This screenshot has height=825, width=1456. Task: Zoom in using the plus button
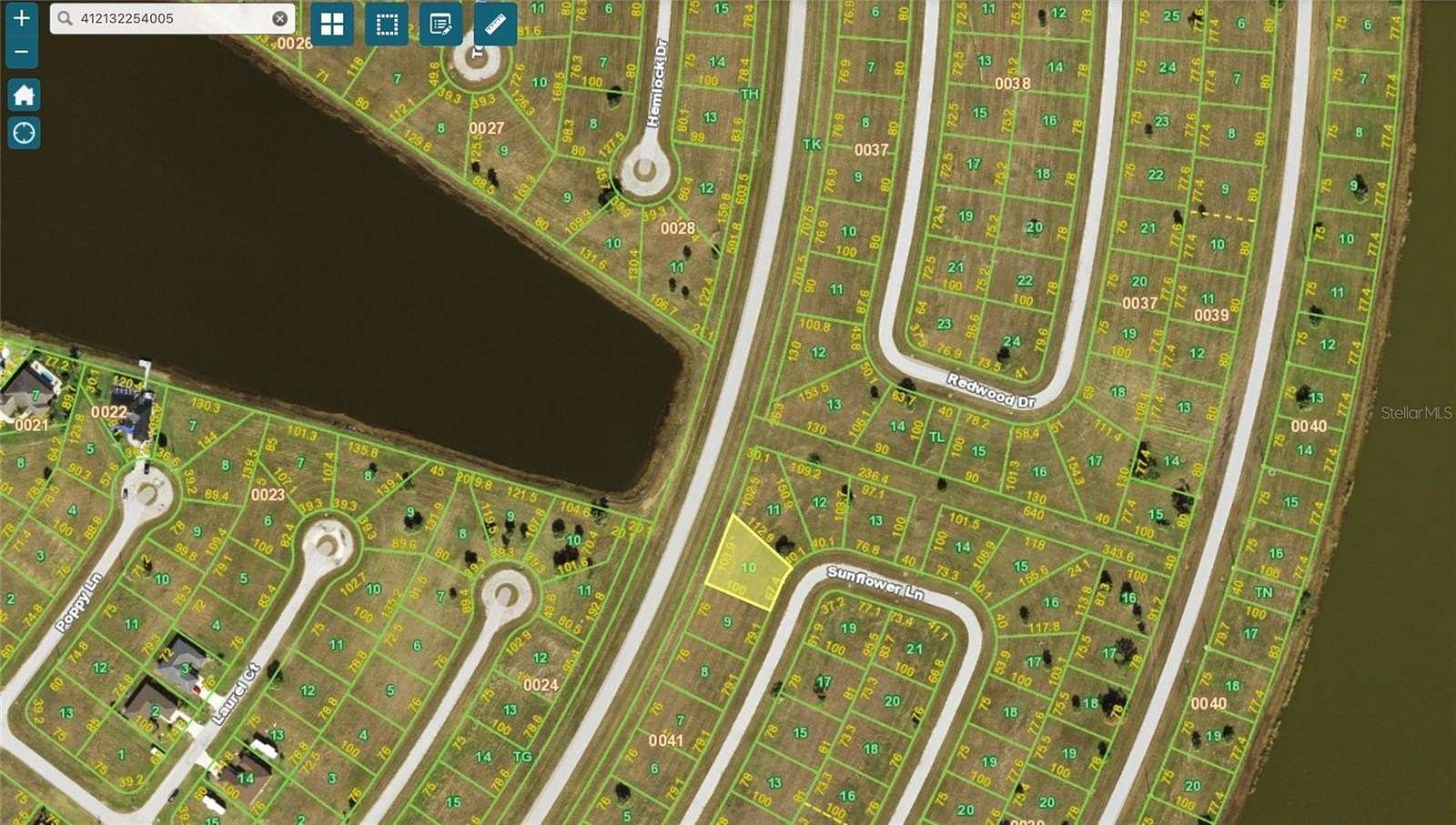20,18
